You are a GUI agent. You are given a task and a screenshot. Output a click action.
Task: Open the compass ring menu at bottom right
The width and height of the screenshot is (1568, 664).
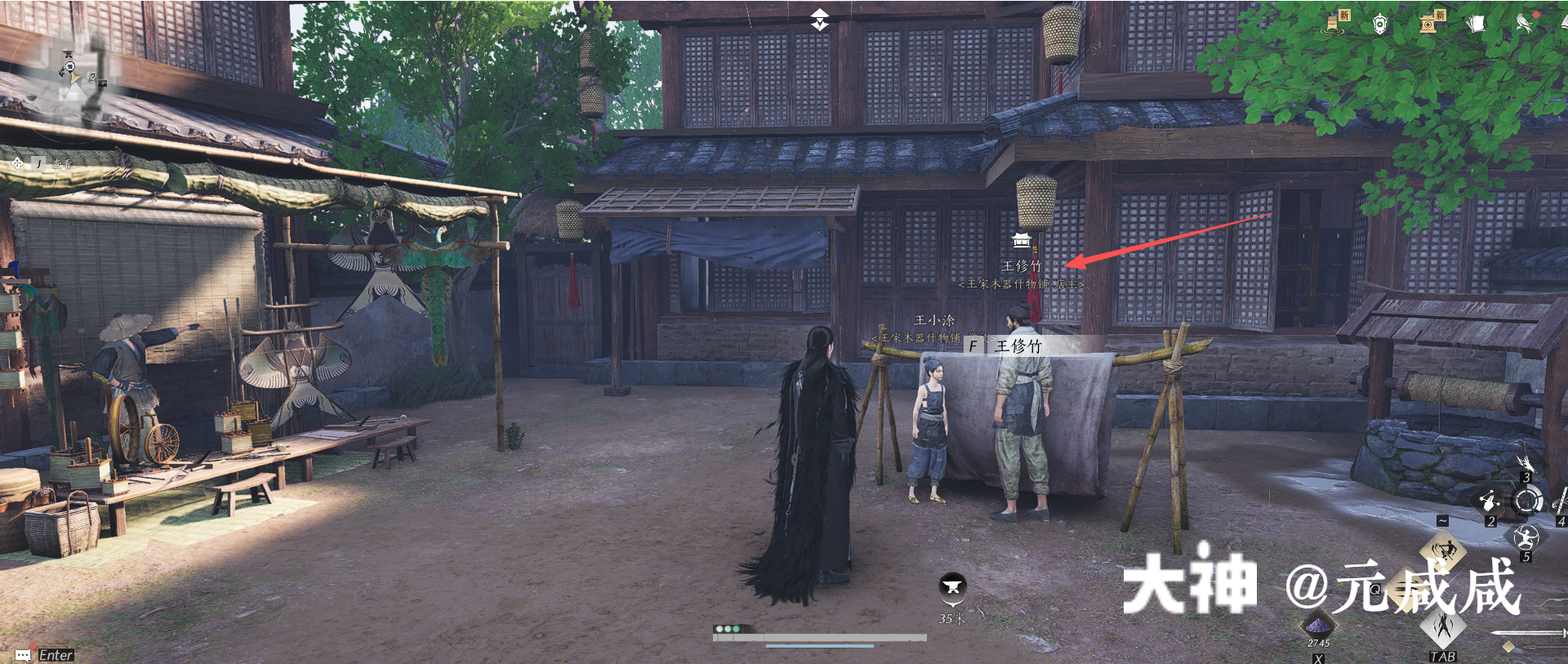click(1527, 500)
